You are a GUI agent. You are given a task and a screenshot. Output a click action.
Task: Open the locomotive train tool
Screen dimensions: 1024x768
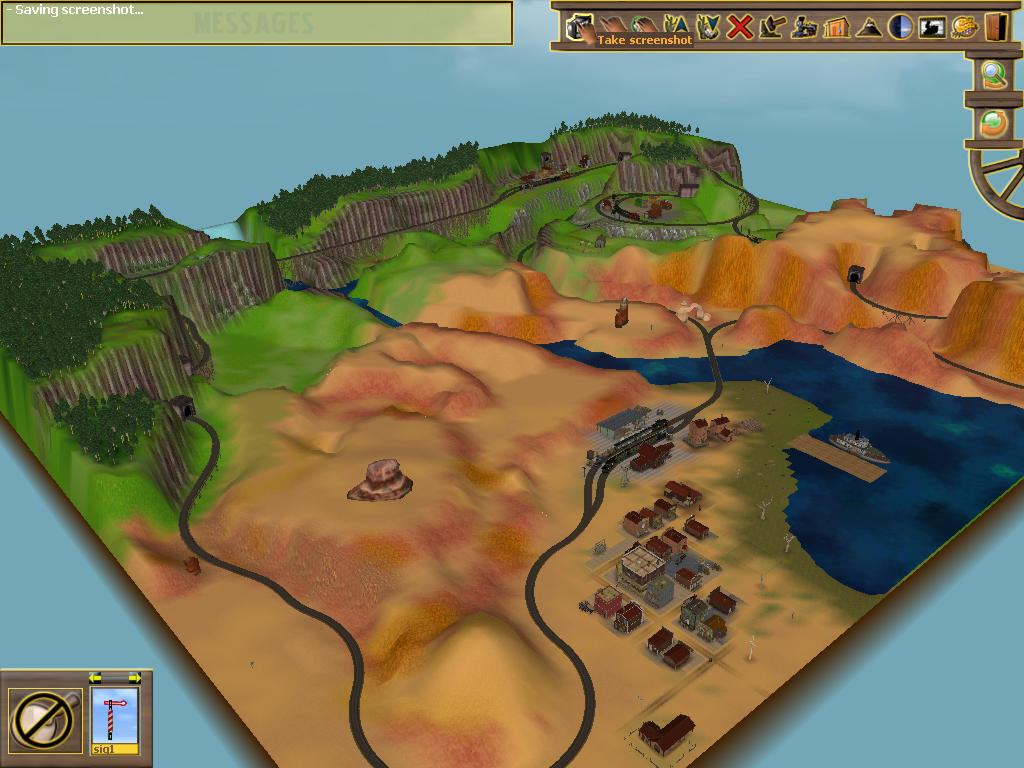point(803,27)
